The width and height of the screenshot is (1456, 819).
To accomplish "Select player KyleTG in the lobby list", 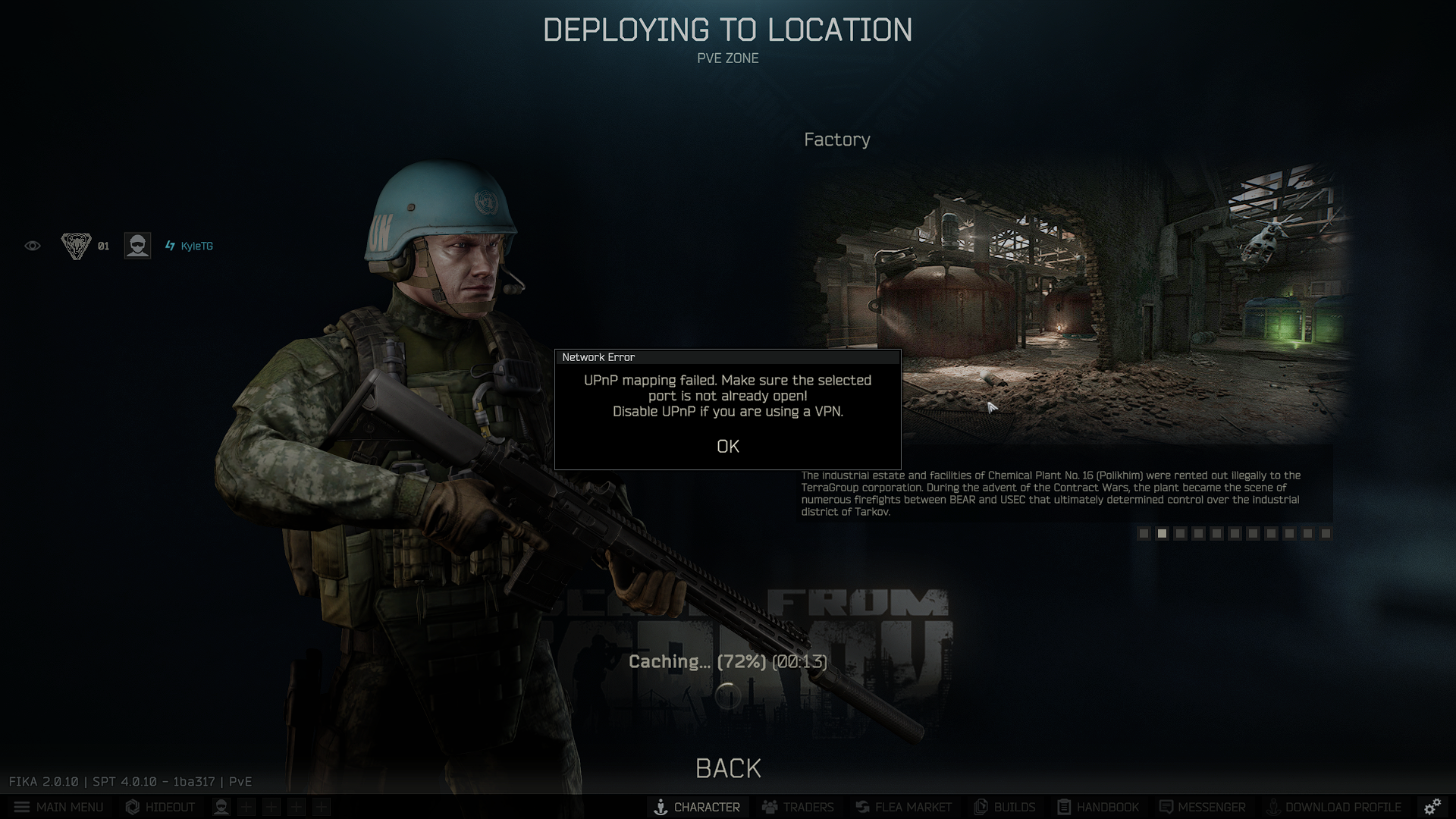I will (x=196, y=246).
